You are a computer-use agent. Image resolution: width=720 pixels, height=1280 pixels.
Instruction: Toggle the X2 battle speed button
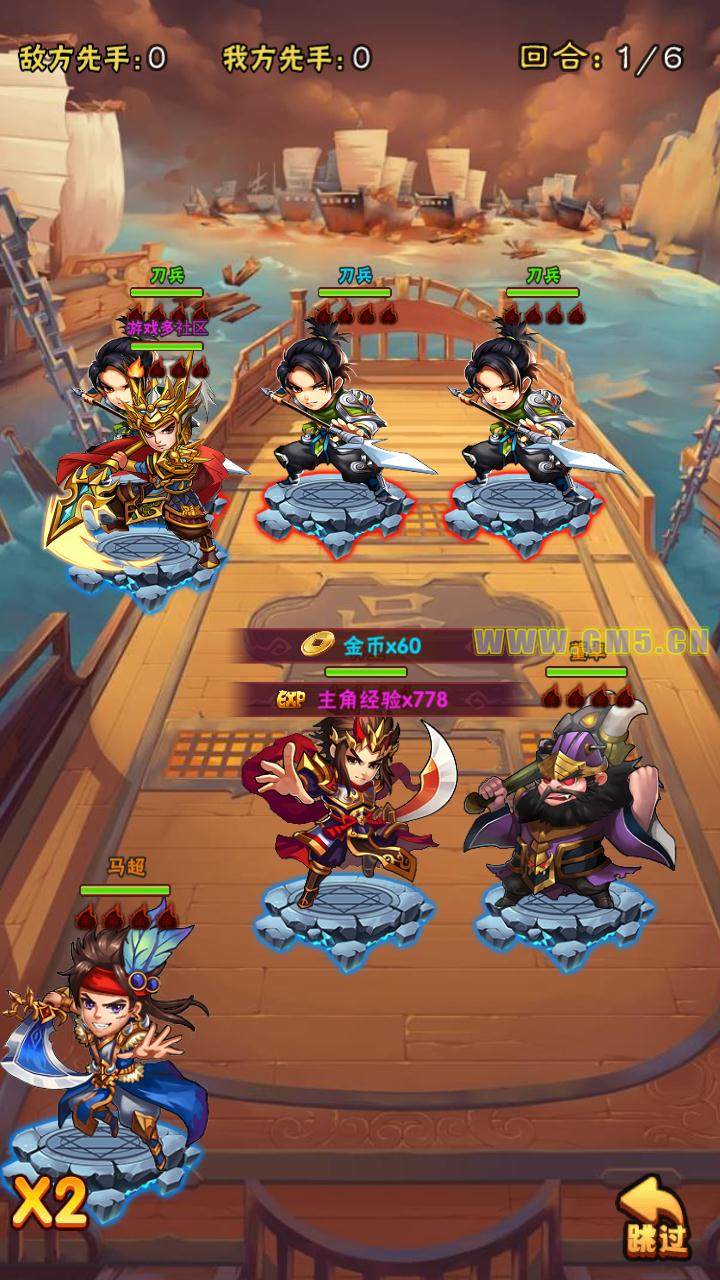point(50,1204)
